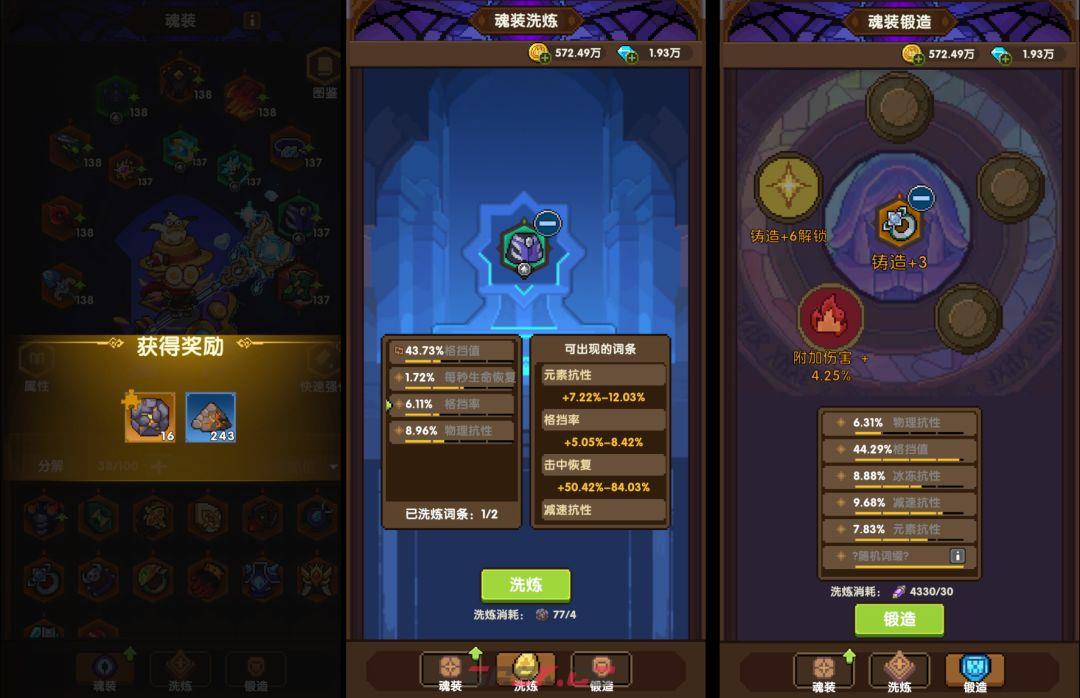Switch to 魂装 tab on 魂装洗炼 screen
The image size is (1080, 698).
click(450, 671)
